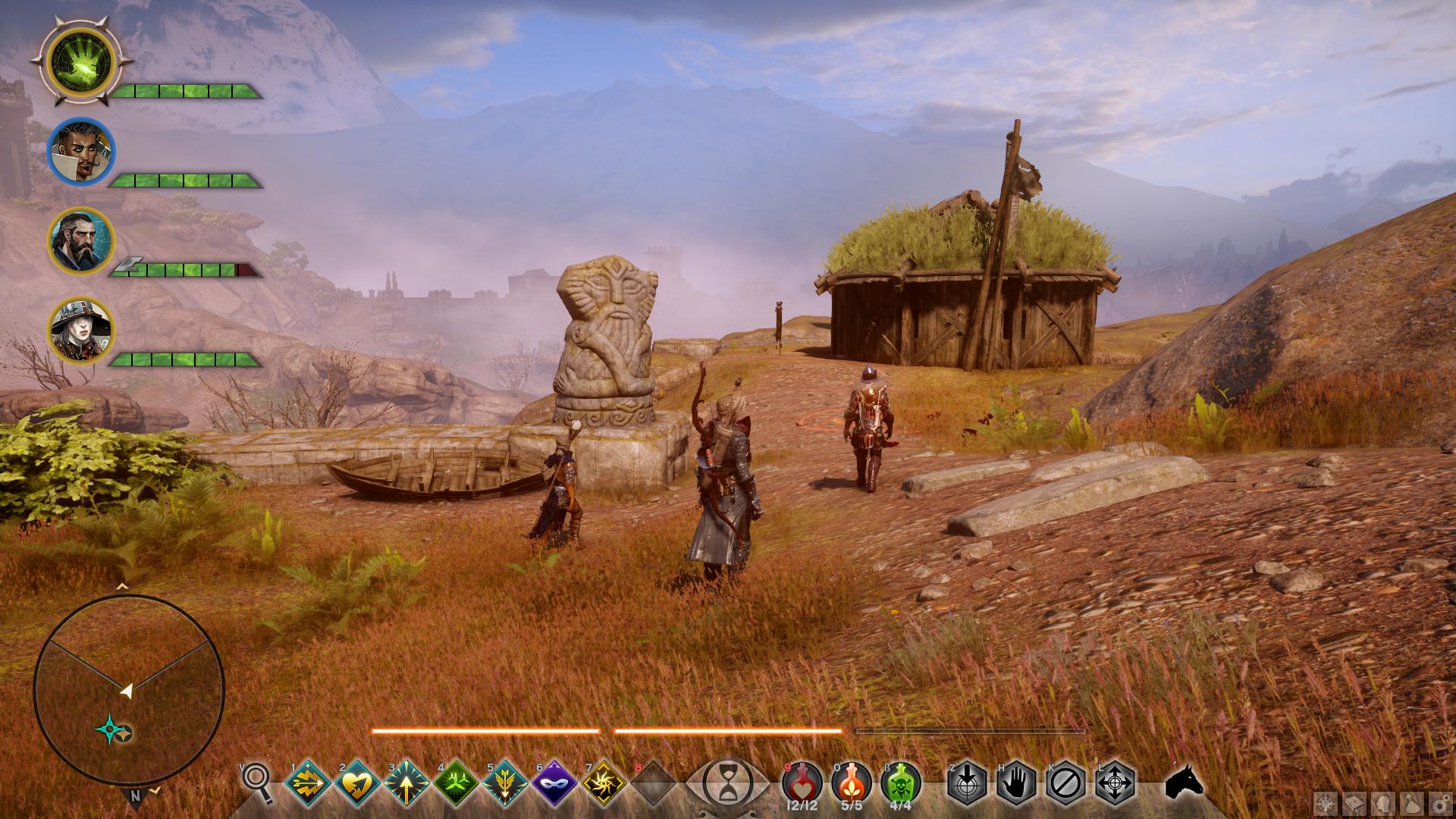
Task: Select the mustached mage party portrait
Action: pyautogui.click(x=80, y=151)
